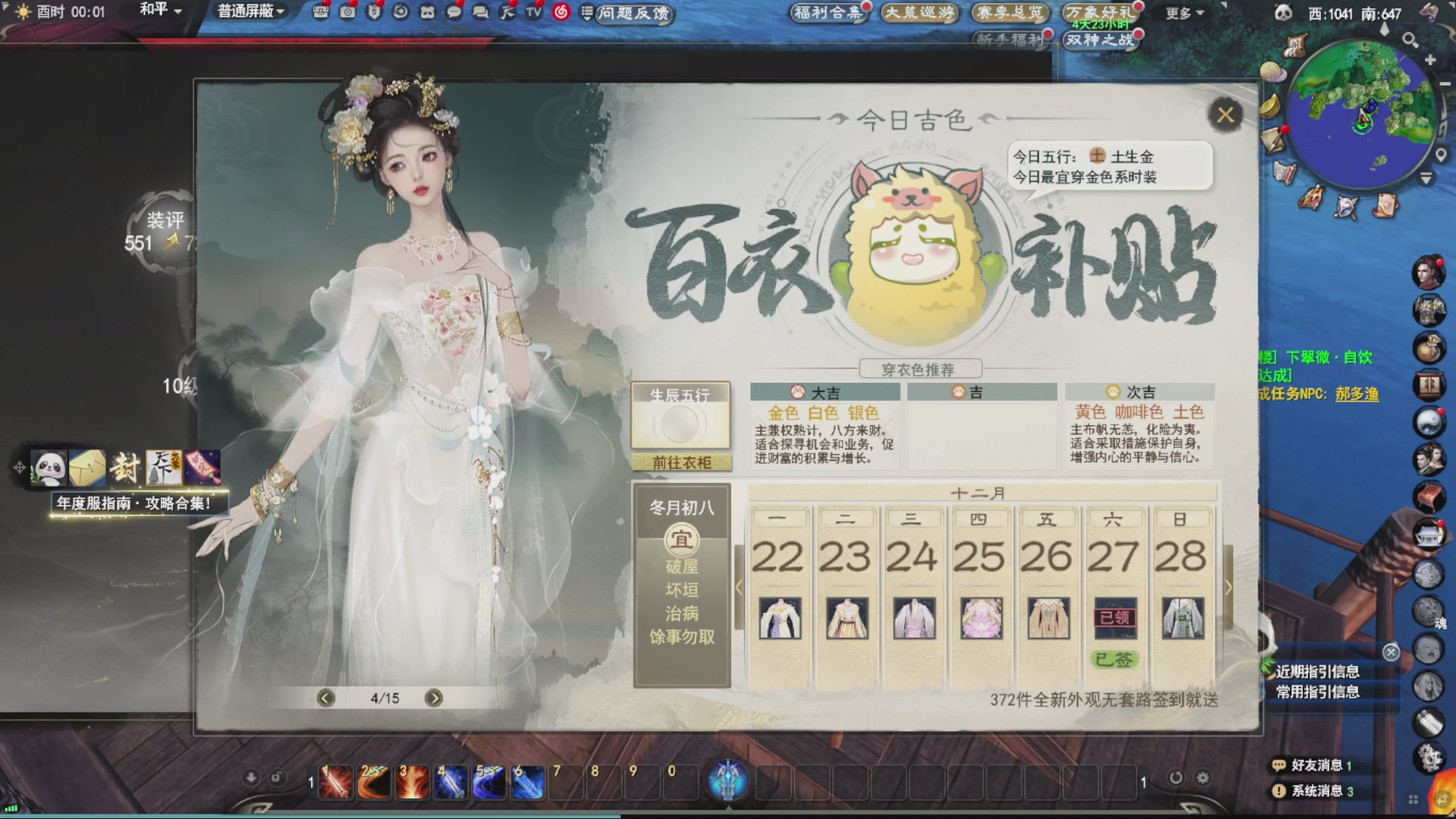This screenshot has height=819, width=1456.
Task: Open the settings gear icon at bottom right
Action: [x=1203, y=776]
